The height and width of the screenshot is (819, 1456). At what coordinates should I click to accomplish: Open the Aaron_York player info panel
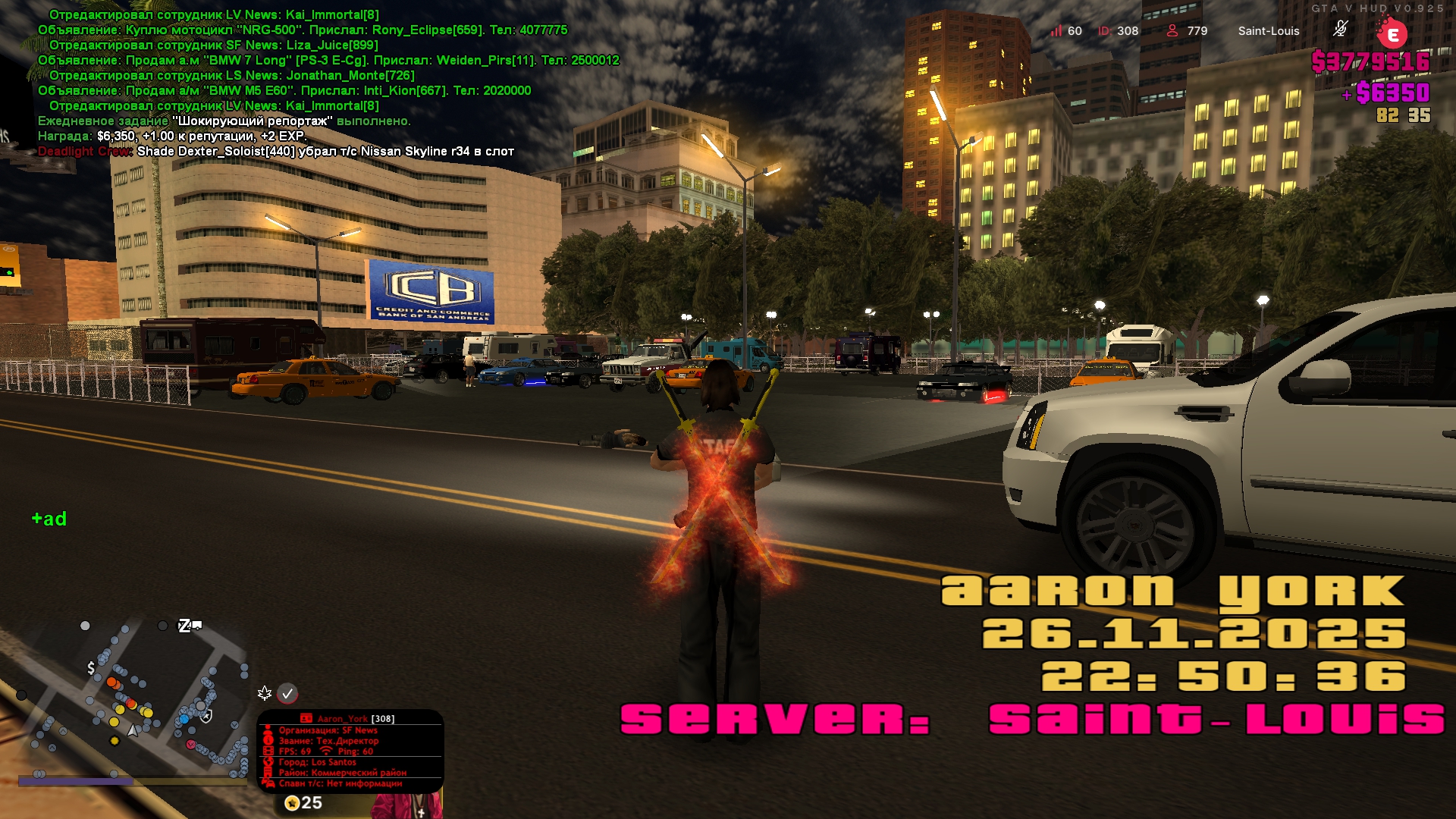pos(350,750)
